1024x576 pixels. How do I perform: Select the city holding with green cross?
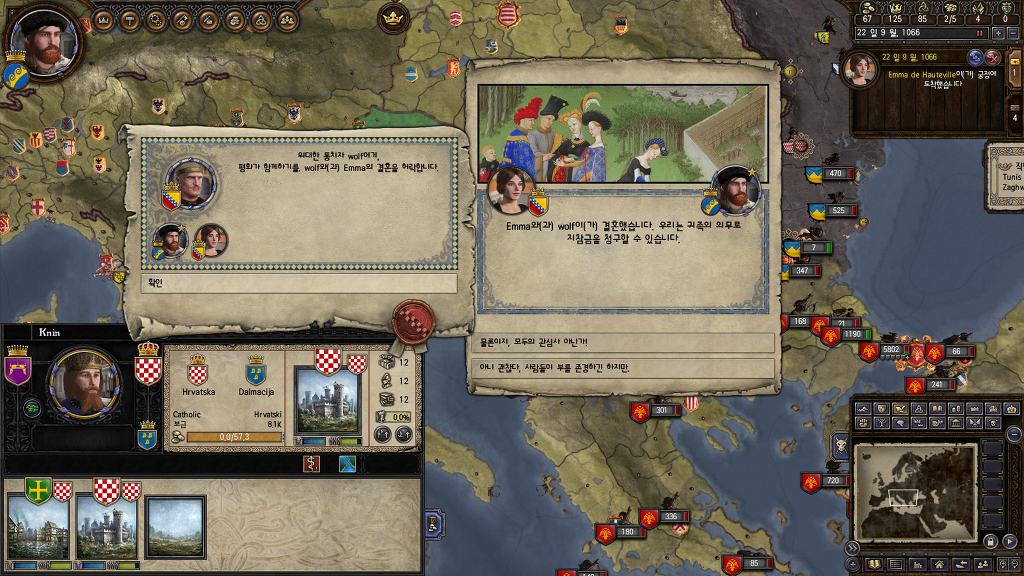click(39, 525)
